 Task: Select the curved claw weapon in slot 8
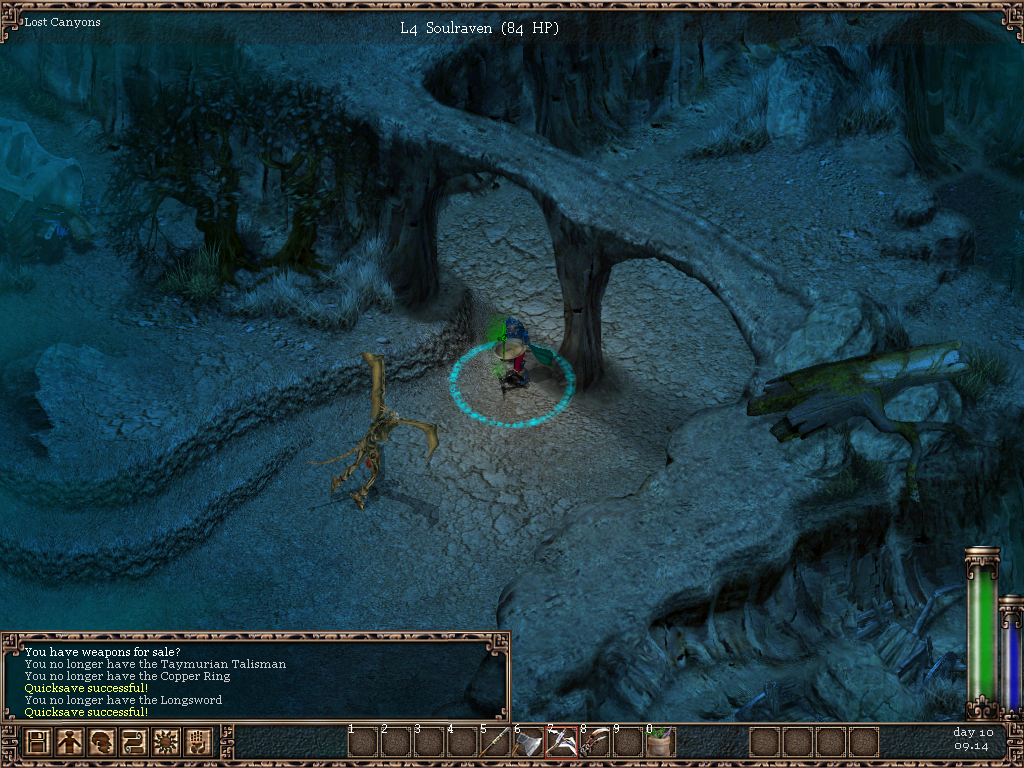pos(594,742)
